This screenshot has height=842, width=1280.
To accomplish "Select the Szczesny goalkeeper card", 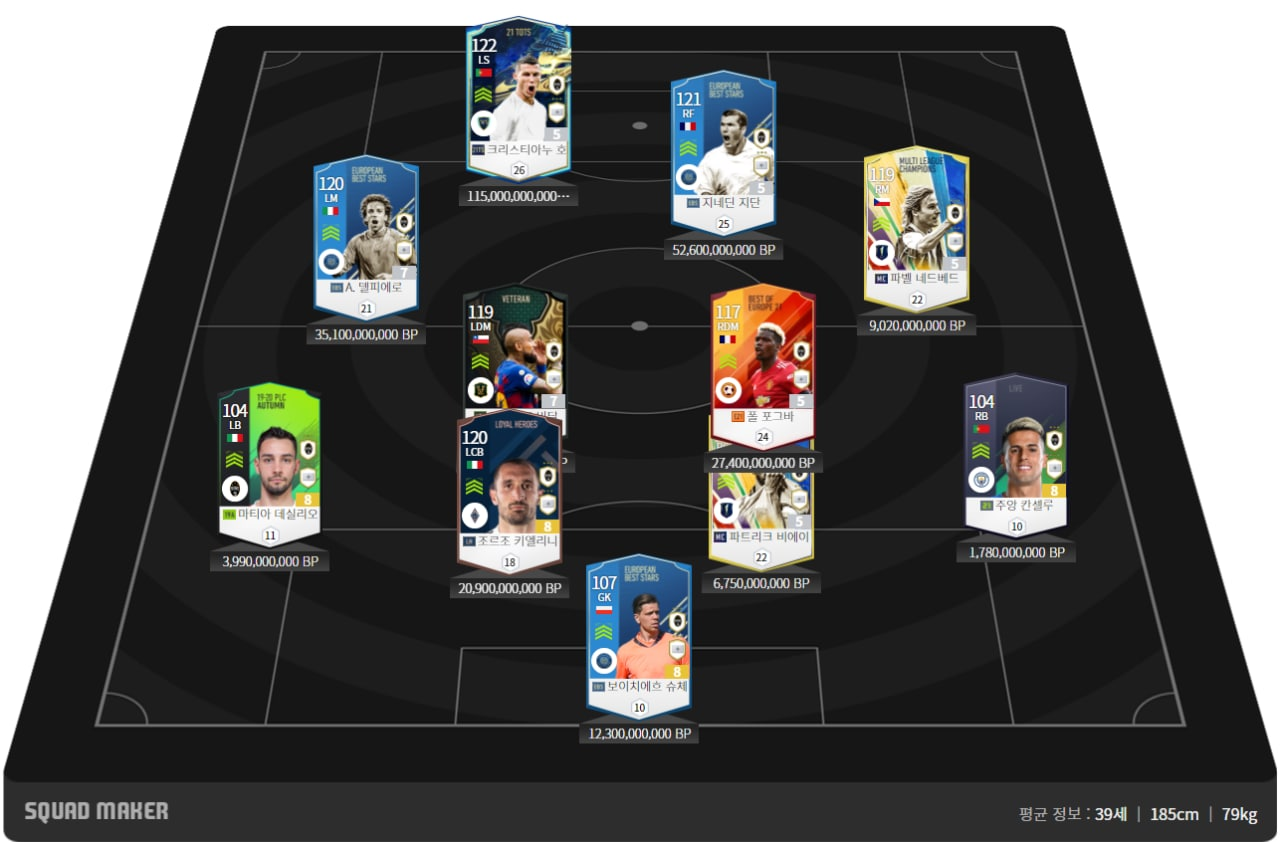I will click(x=638, y=630).
